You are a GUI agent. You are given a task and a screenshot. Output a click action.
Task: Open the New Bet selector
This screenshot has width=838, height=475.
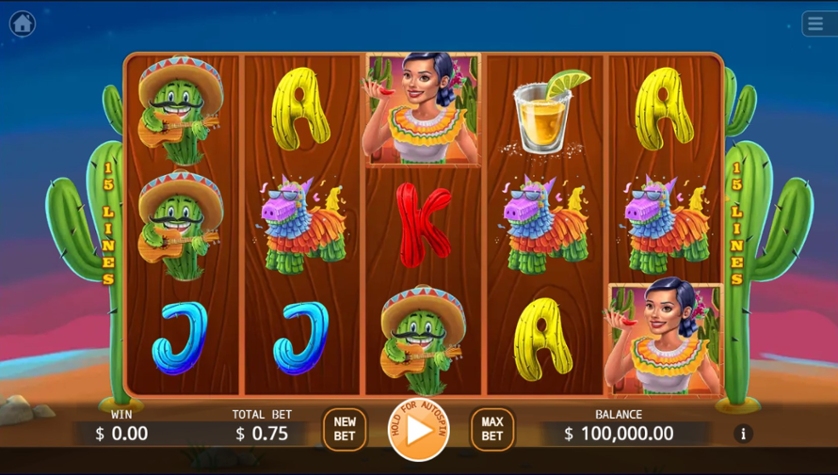pos(344,429)
